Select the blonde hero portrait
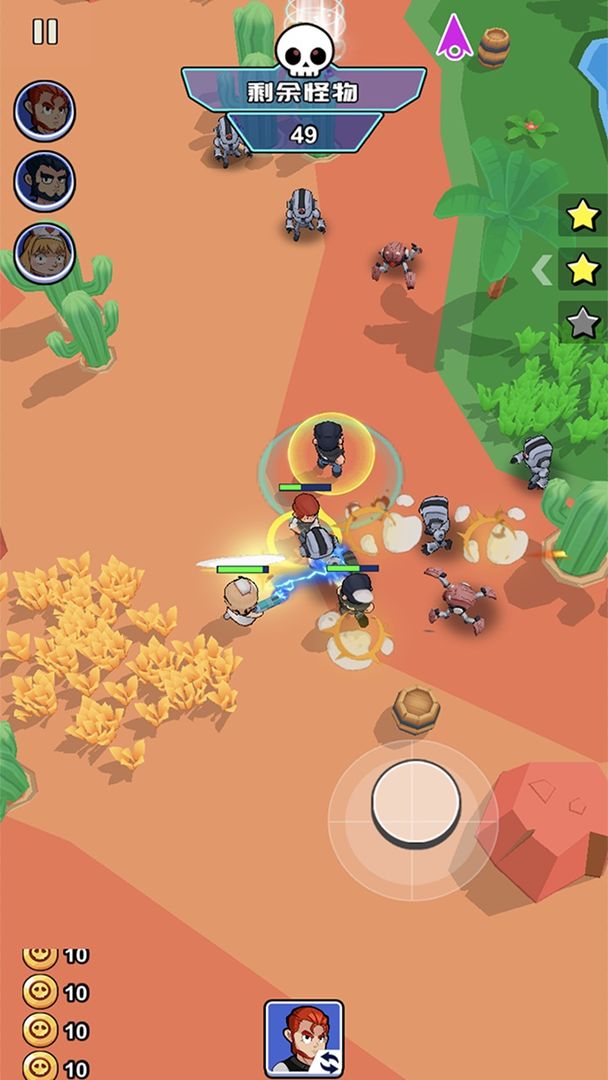 (44, 253)
